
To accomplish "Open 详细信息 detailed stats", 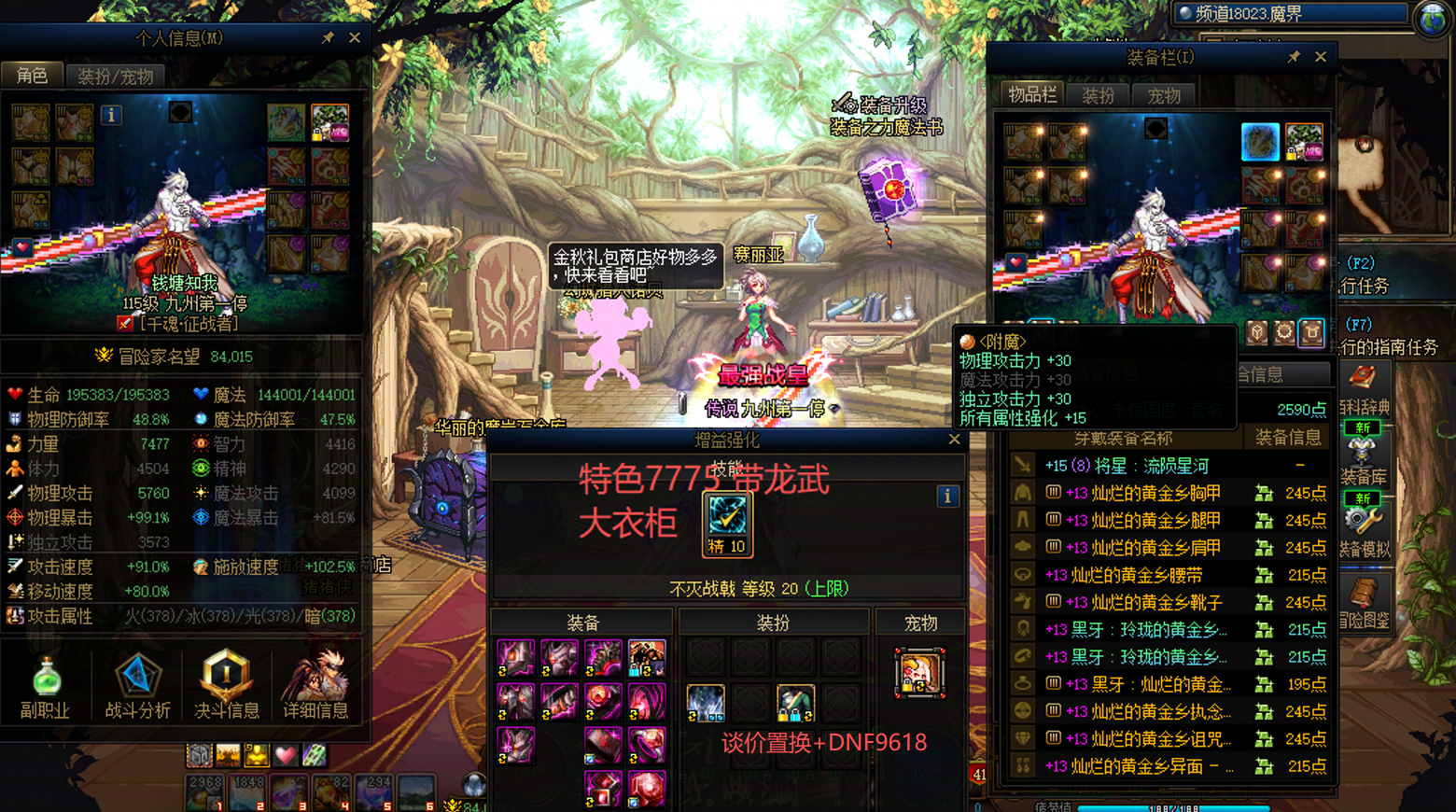I will [x=315, y=687].
